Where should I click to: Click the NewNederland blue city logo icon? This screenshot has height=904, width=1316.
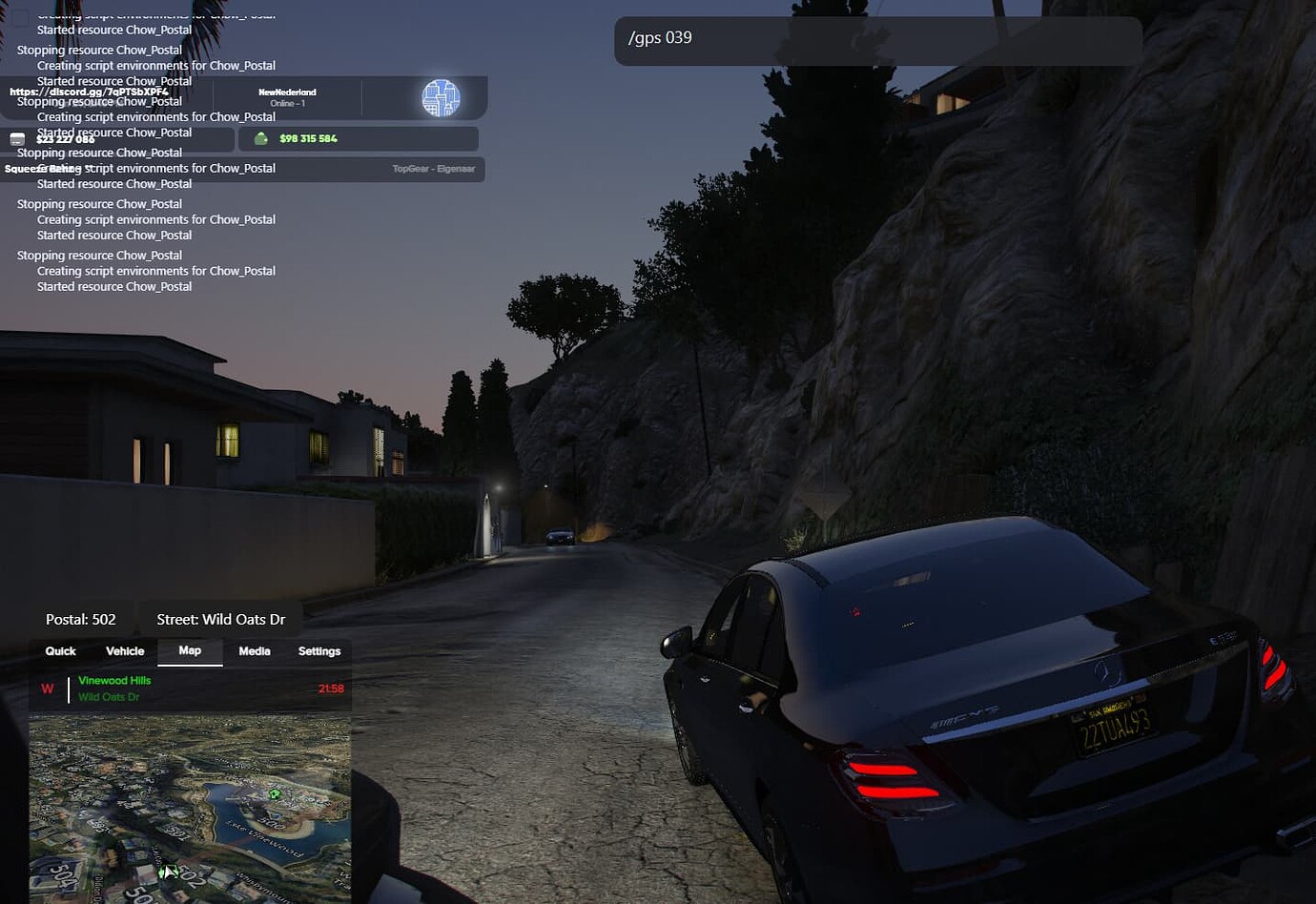pyautogui.click(x=442, y=96)
